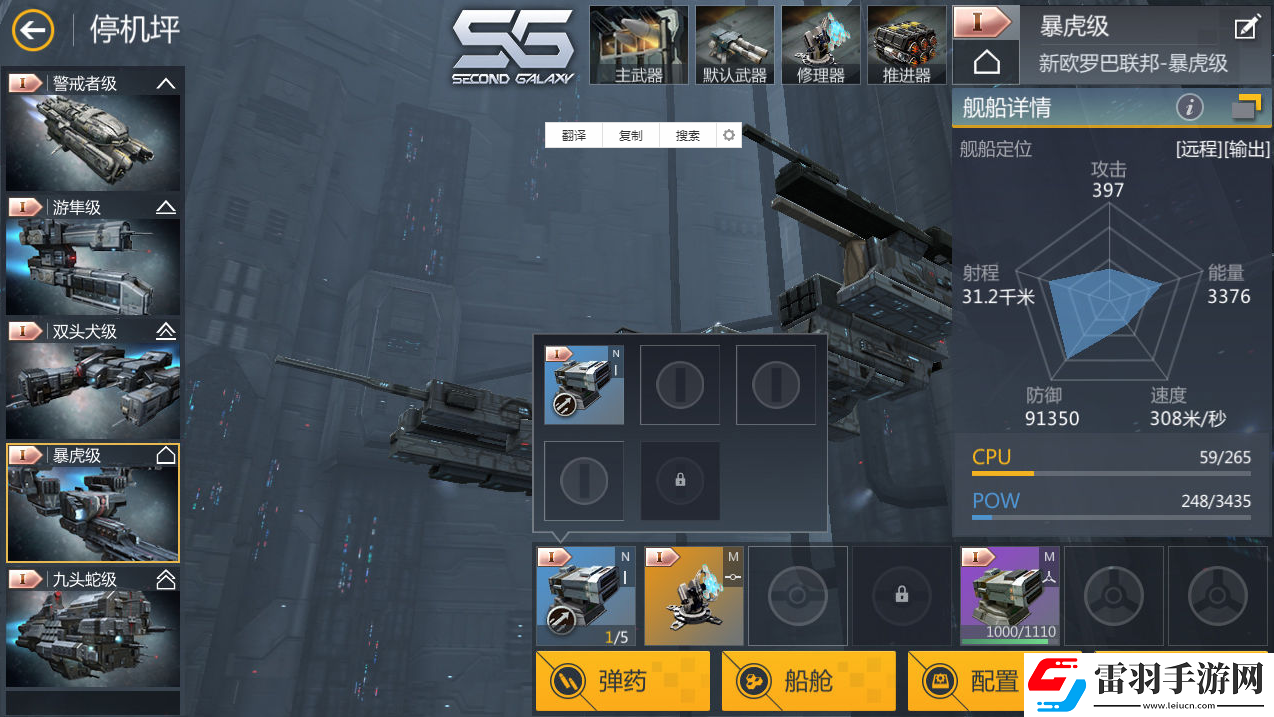Select the purple weapon slot showing 1000/1110
Viewport: 1274px width, 717px height.
1009,596
